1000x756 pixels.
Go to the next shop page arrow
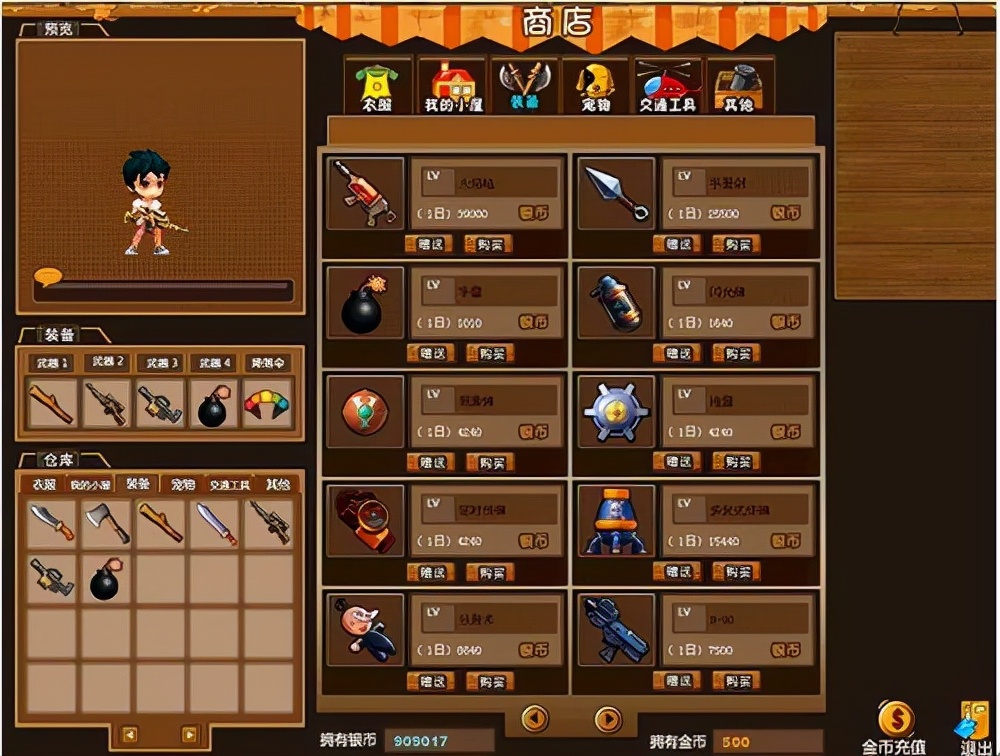(x=608, y=718)
